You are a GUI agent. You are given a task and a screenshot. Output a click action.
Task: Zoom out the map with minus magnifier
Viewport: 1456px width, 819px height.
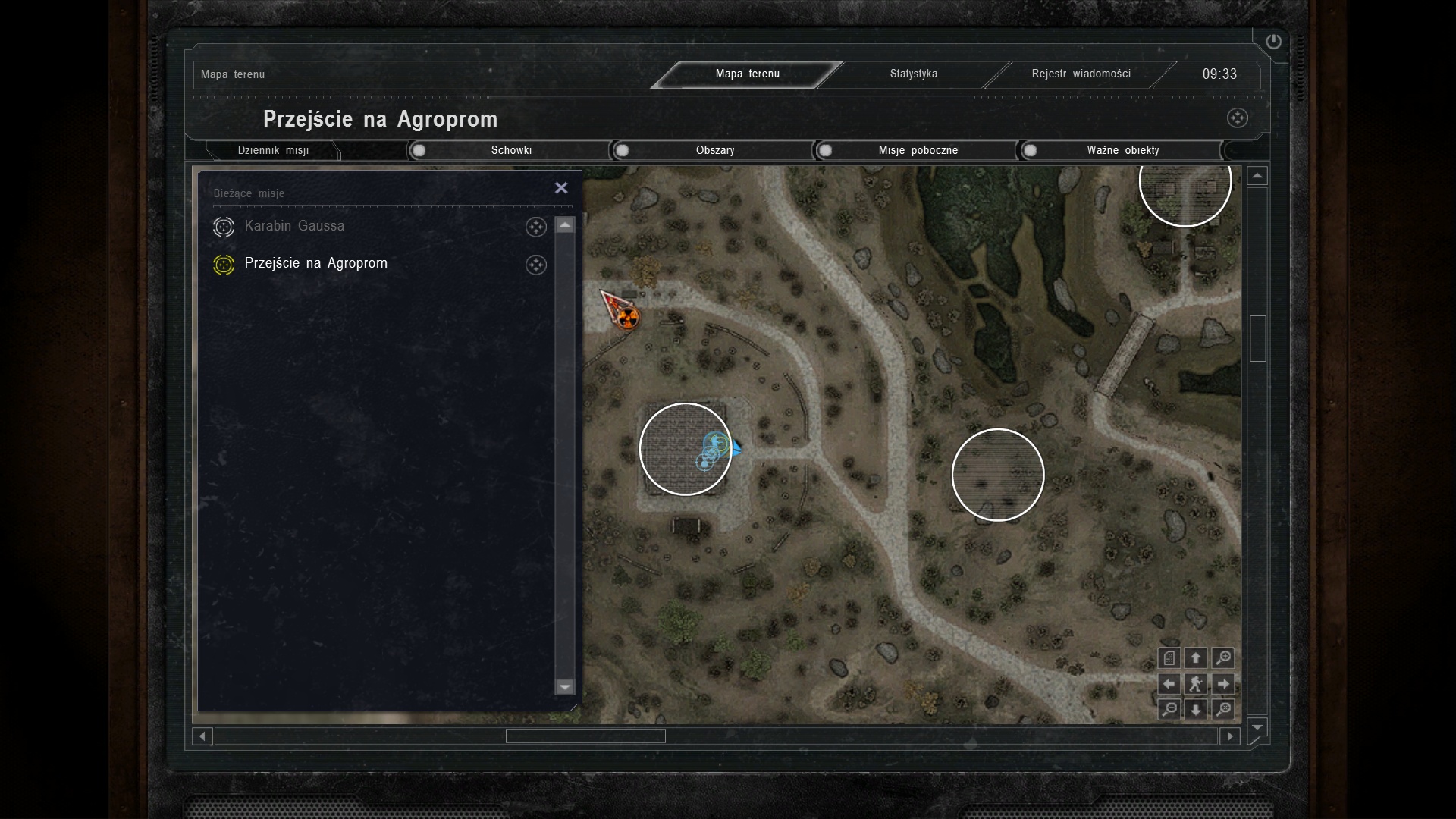(1169, 710)
